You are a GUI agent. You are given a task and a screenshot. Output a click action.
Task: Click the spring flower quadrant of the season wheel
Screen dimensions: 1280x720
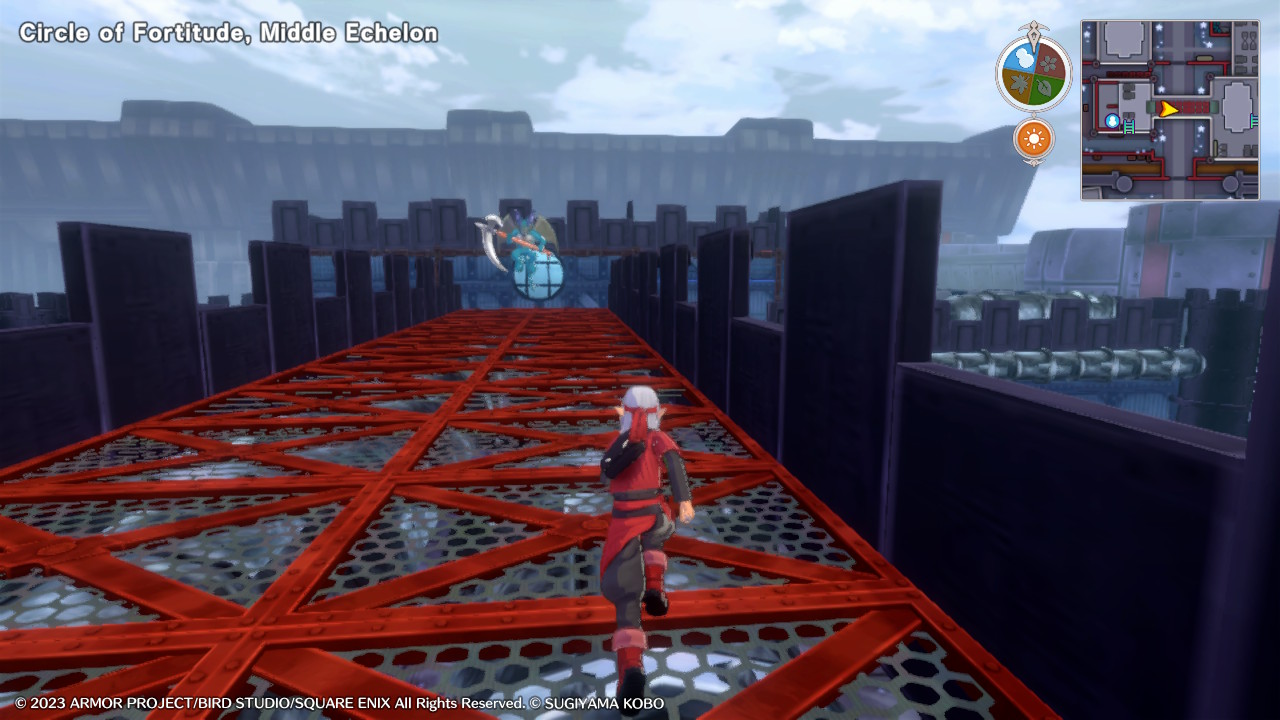tap(1047, 62)
